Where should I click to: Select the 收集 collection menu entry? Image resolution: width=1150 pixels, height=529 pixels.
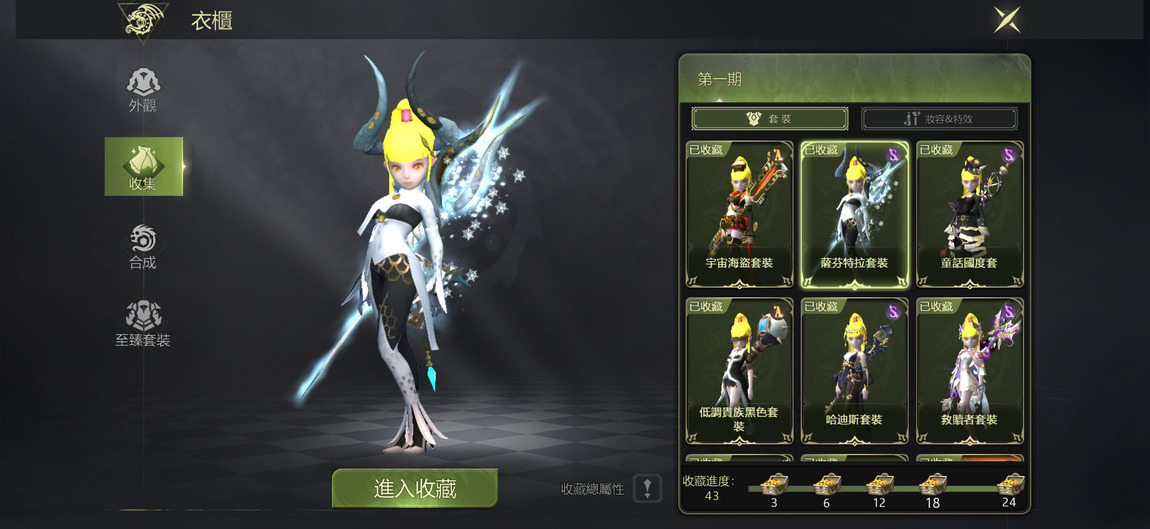pyautogui.click(x=143, y=166)
